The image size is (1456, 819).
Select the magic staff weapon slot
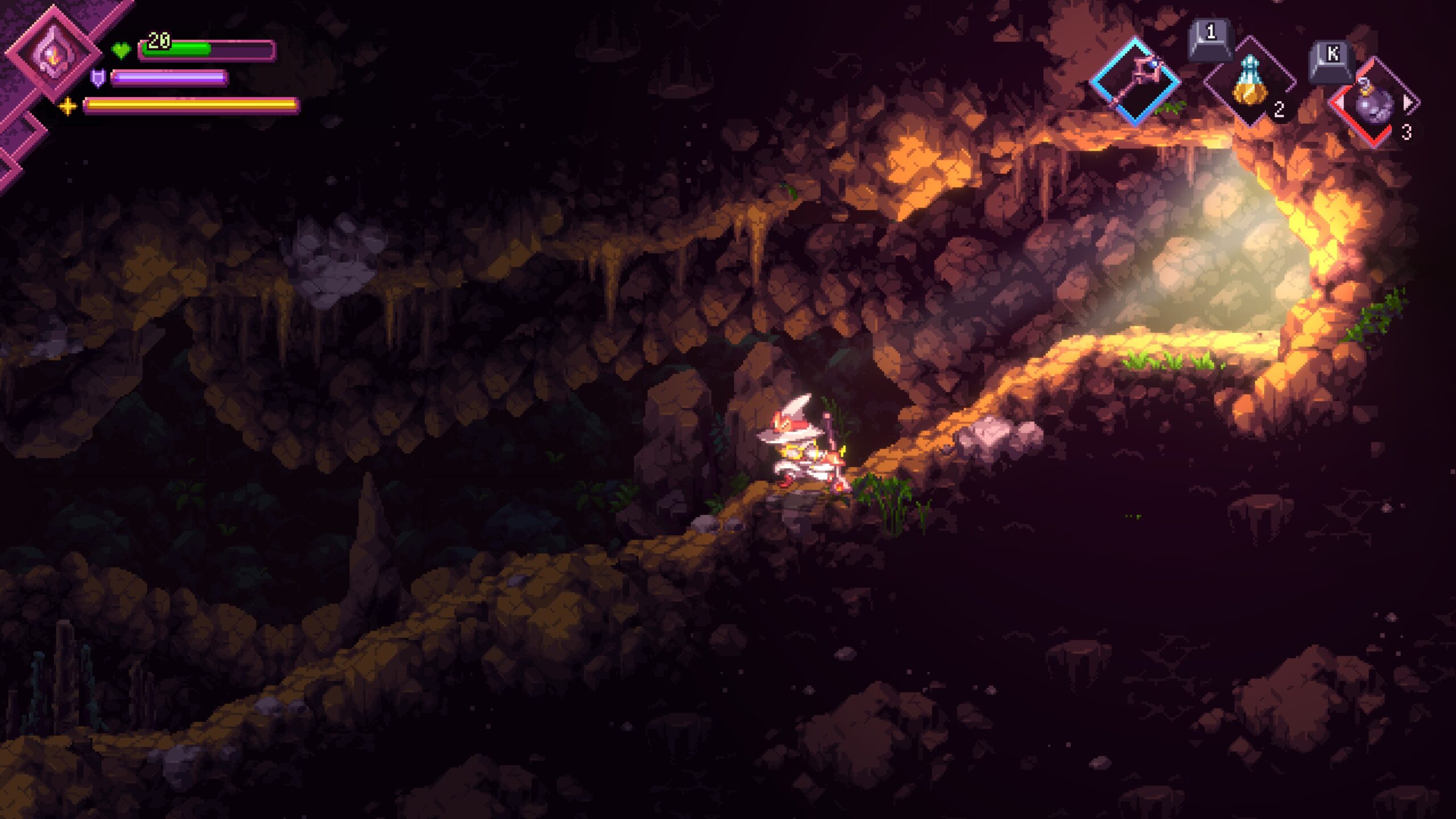click(1135, 82)
